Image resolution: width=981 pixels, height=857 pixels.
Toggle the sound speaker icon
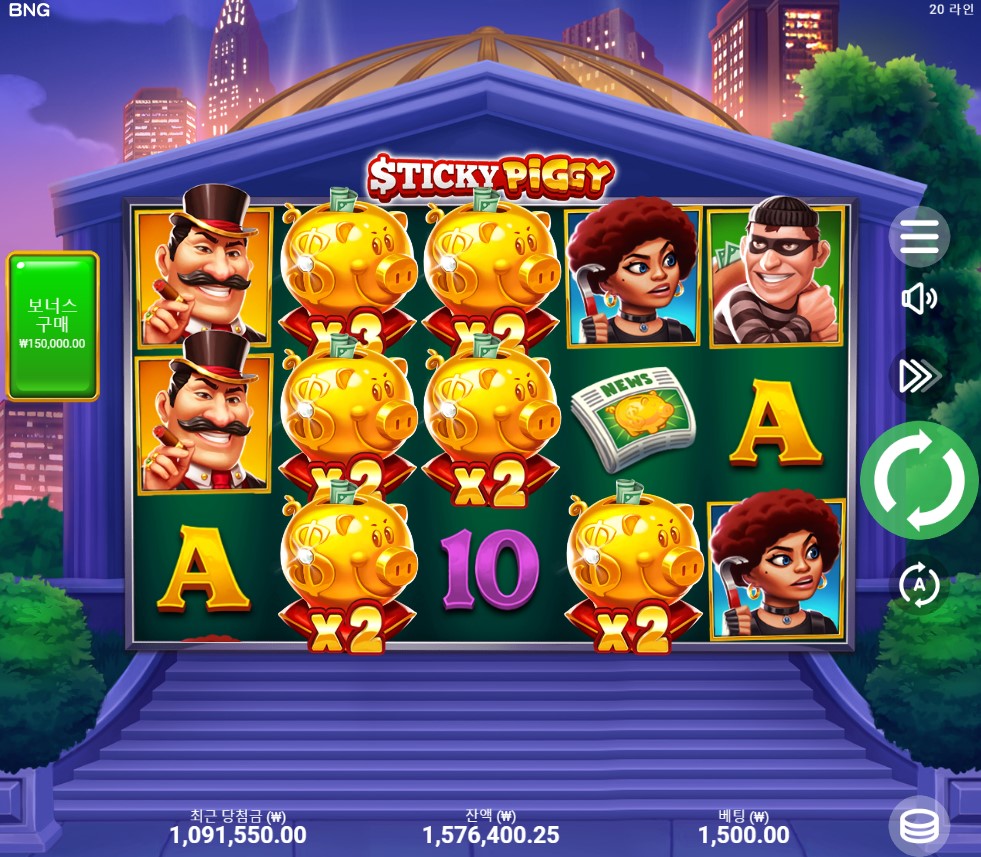(x=918, y=298)
